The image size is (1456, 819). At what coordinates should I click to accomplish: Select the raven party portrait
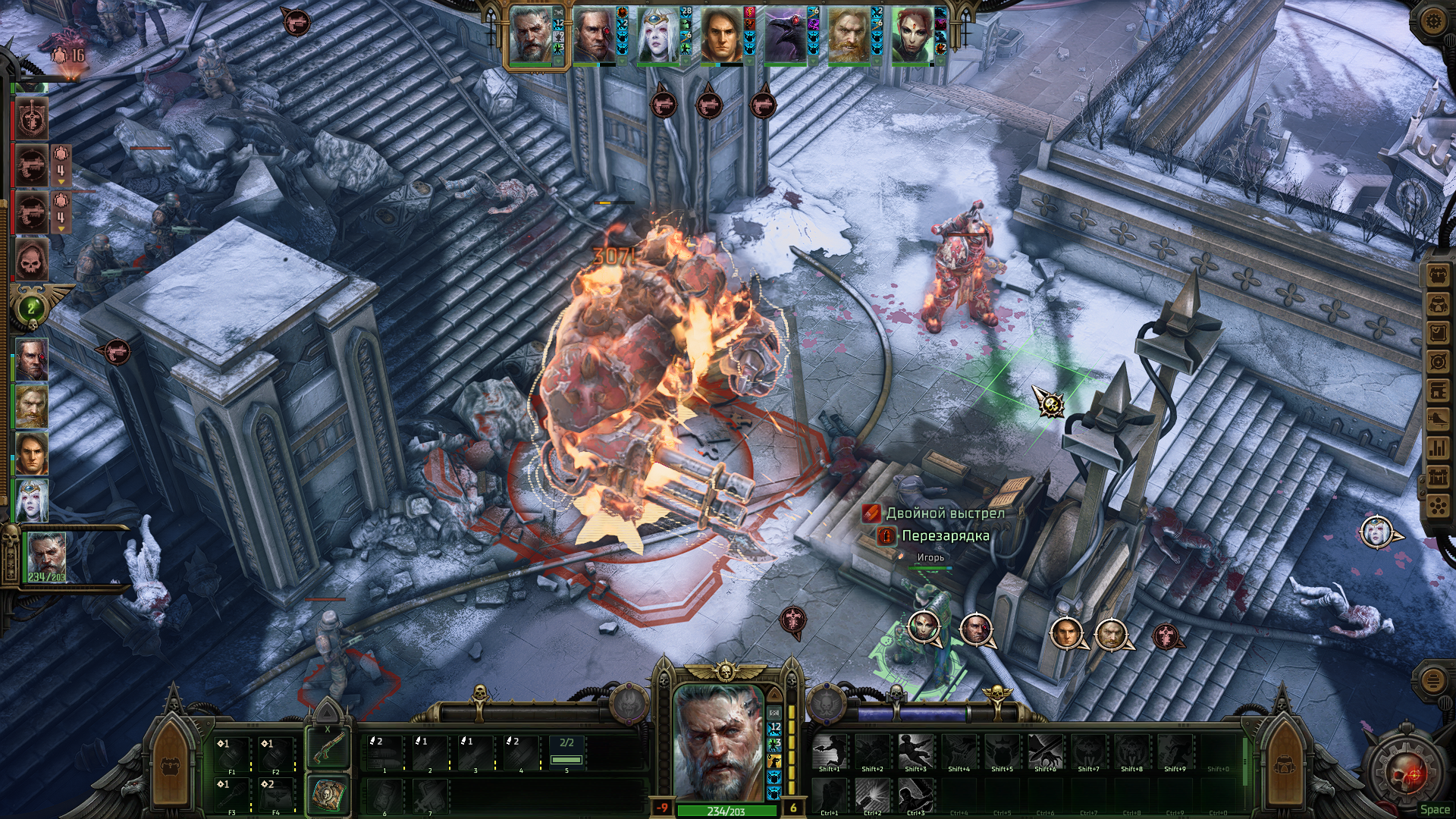coord(785,36)
